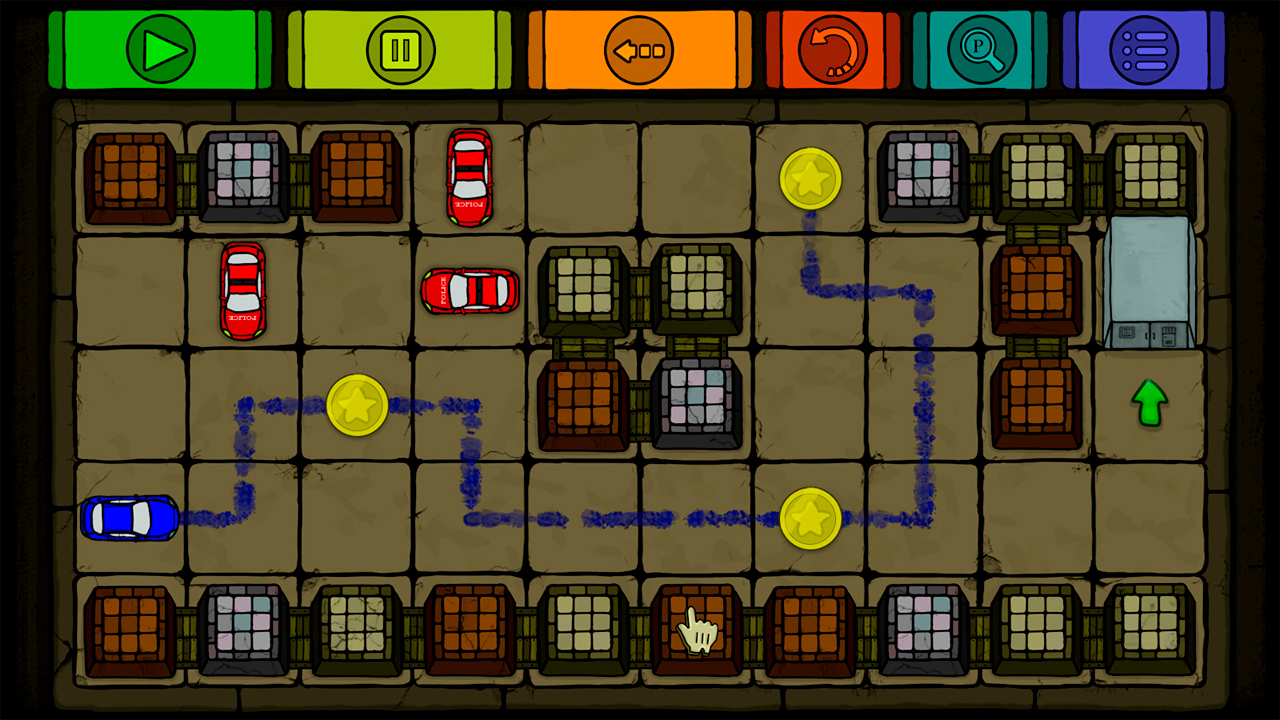
Task: Click the hand cursor over the bottom crate
Action: (697, 628)
